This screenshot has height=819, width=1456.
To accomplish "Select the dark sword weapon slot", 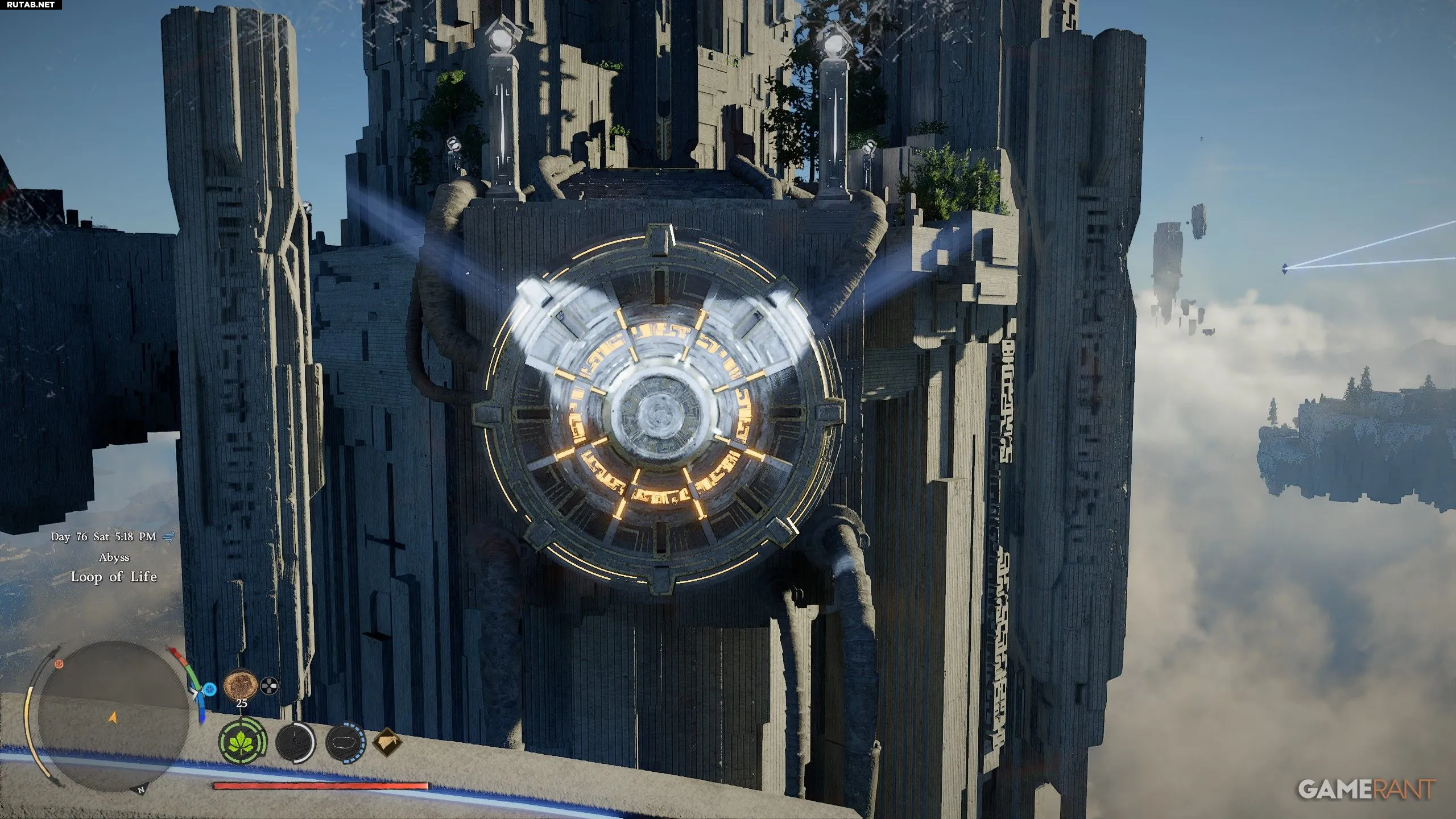I will pos(295,742).
